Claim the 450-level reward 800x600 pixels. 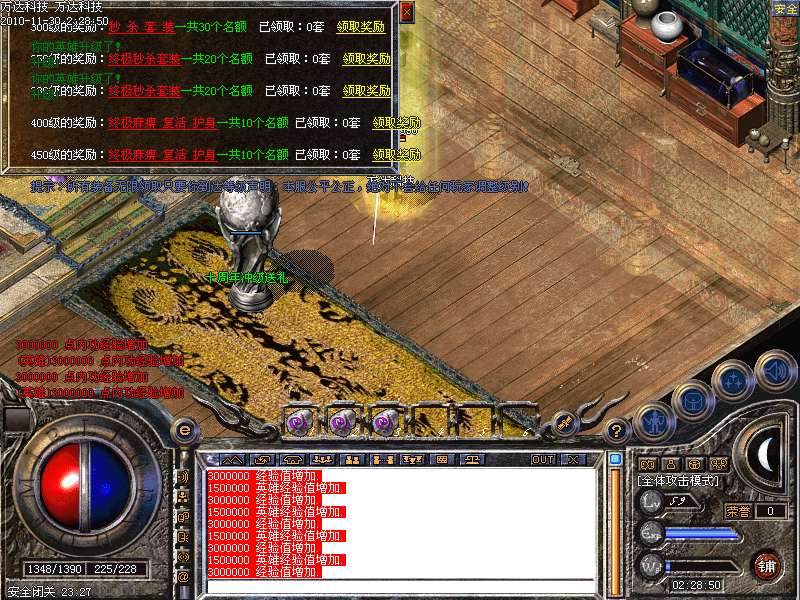point(396,155)
